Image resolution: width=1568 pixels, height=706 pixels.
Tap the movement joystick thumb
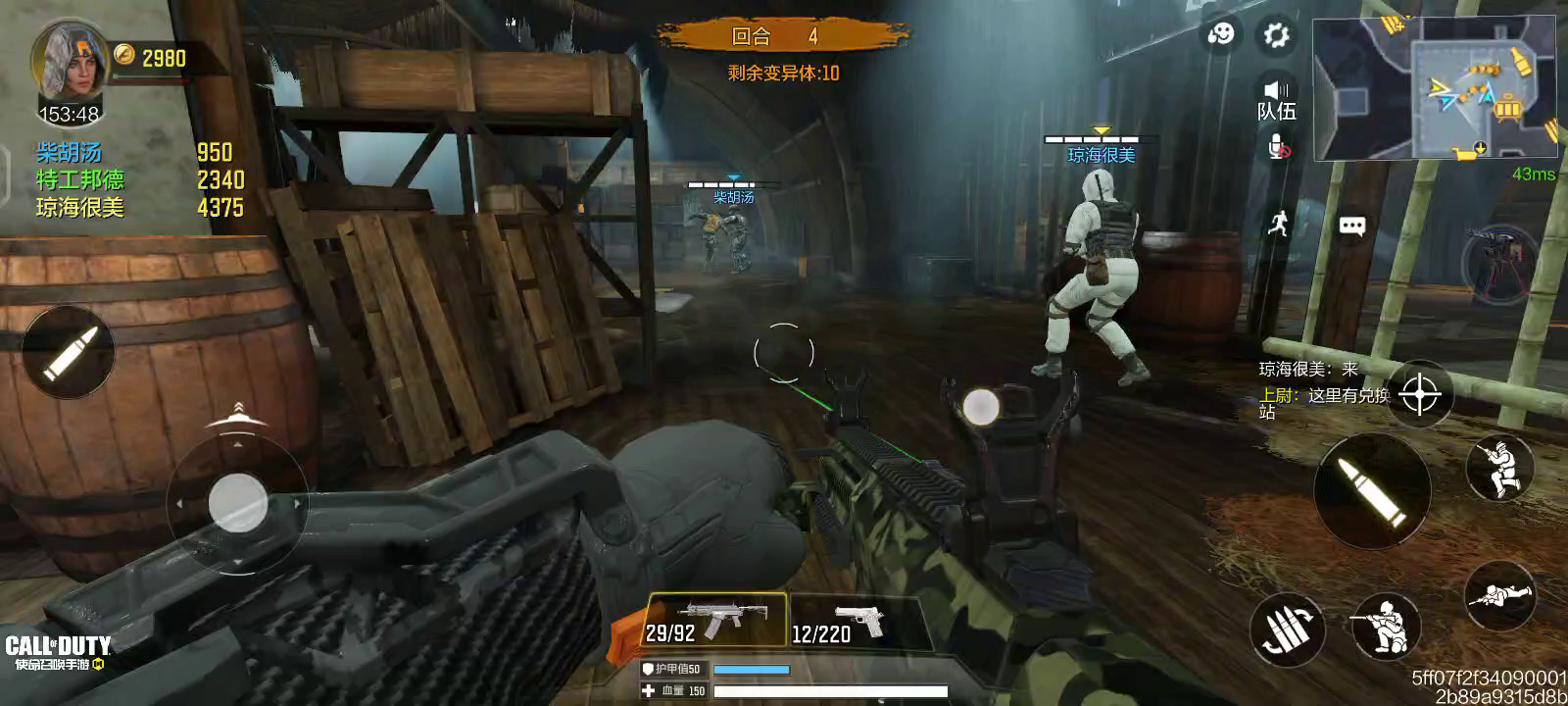pyautogui.click(x=237, y=503)
